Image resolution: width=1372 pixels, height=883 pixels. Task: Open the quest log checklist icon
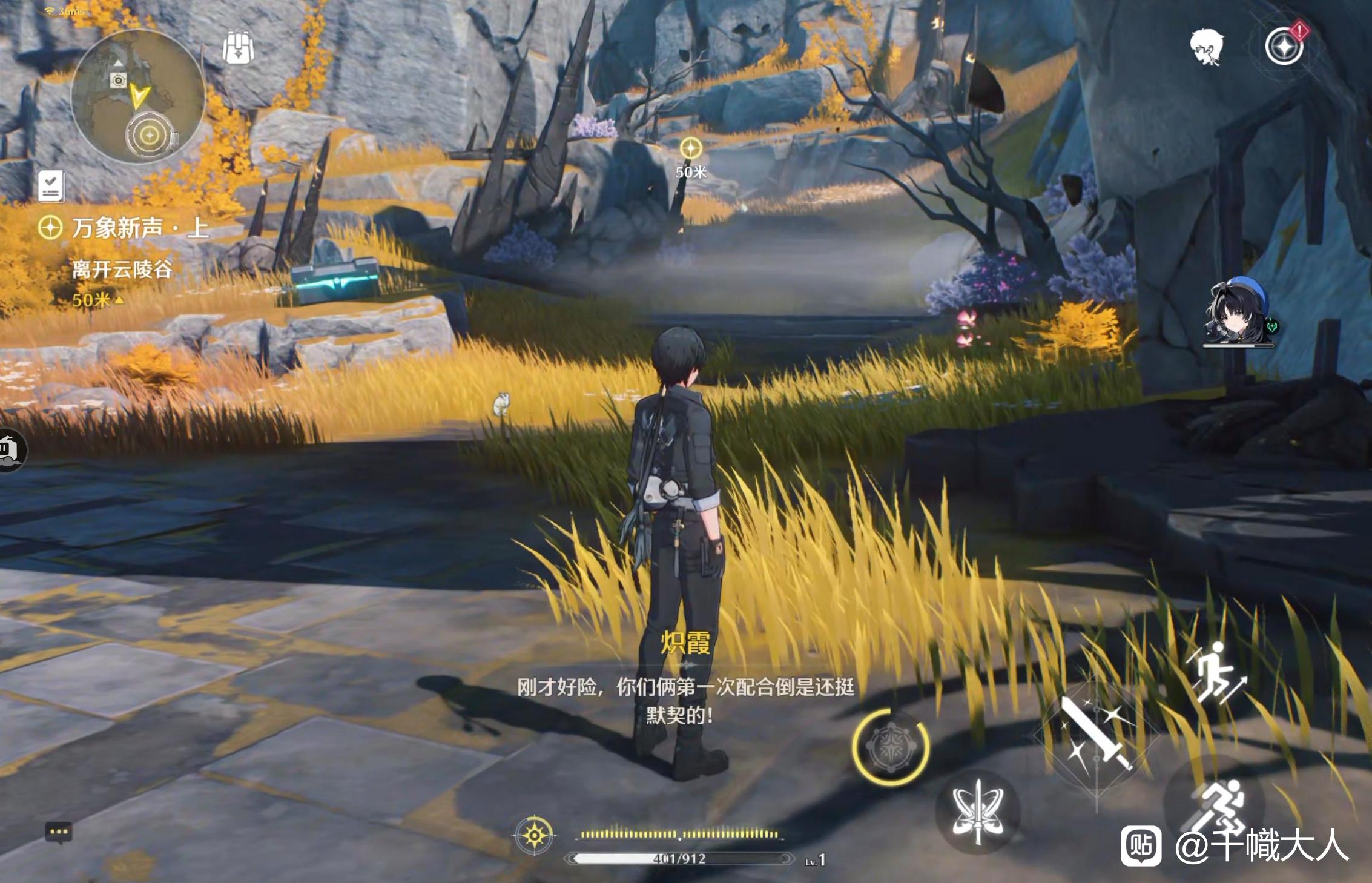pos(51,185)
